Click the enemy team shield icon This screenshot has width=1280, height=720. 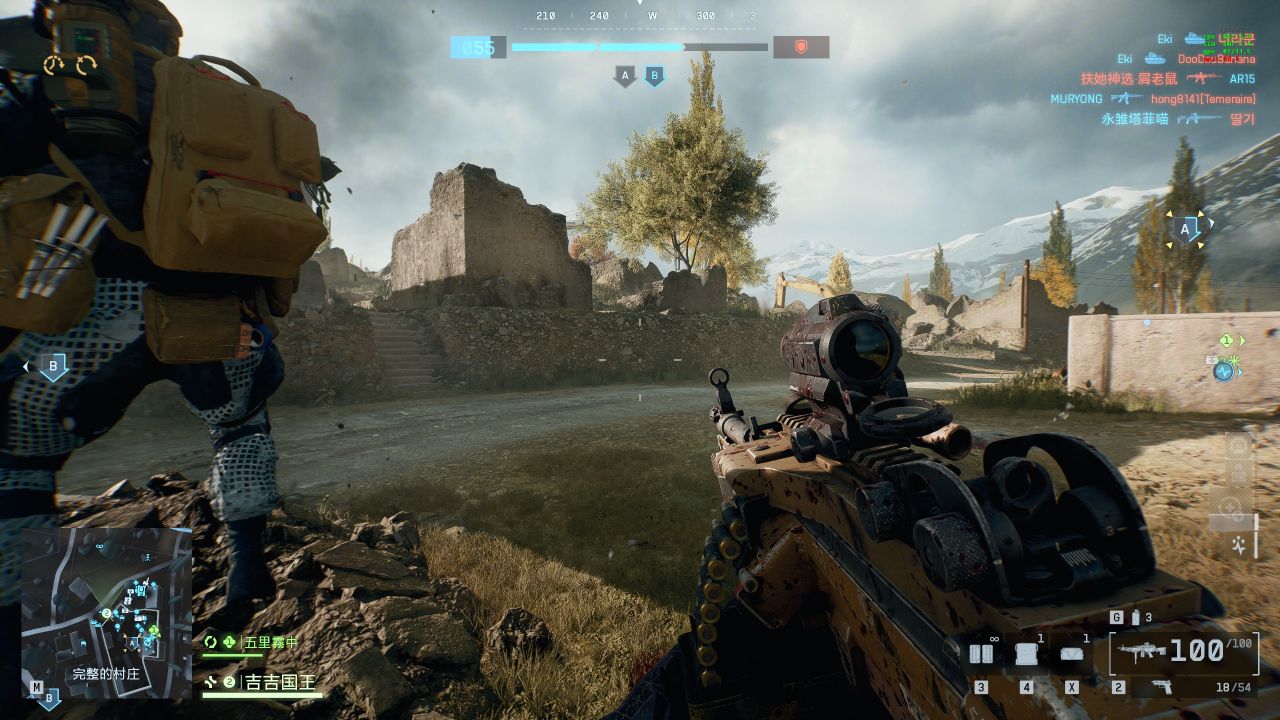pos(800,47)
